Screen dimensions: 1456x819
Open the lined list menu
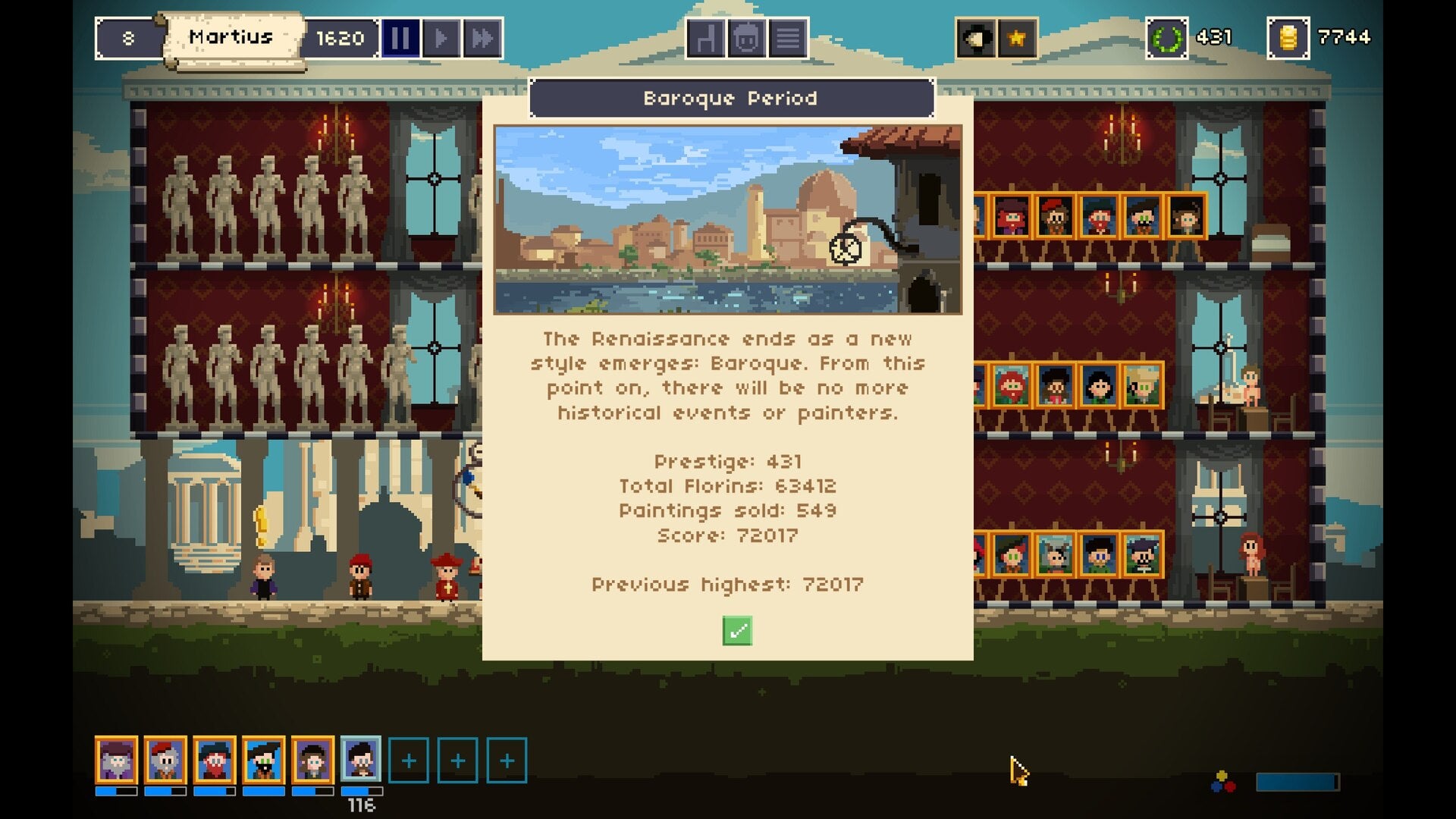pos(788,38)
